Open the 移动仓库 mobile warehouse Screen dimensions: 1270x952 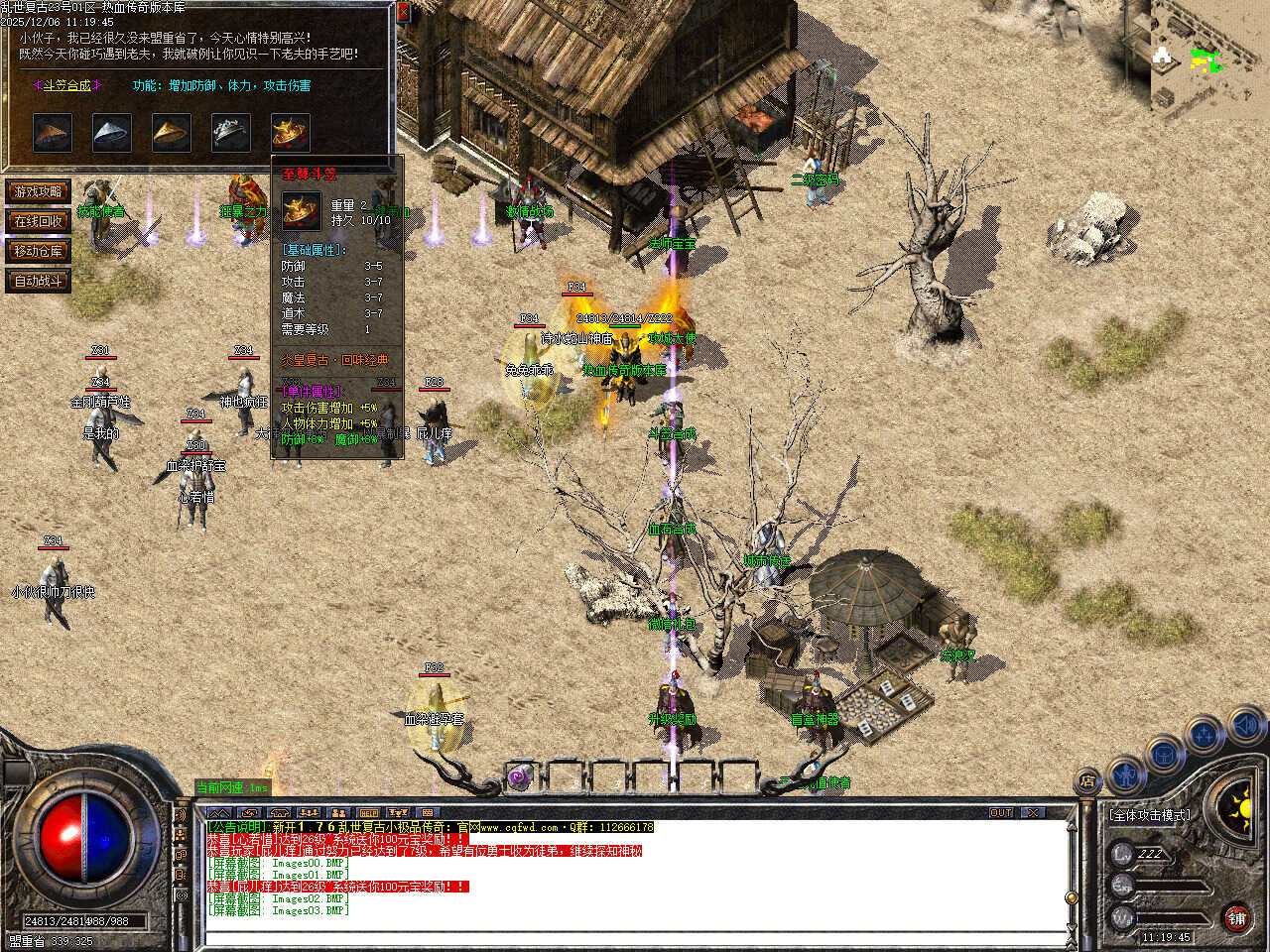coord(38,251)
